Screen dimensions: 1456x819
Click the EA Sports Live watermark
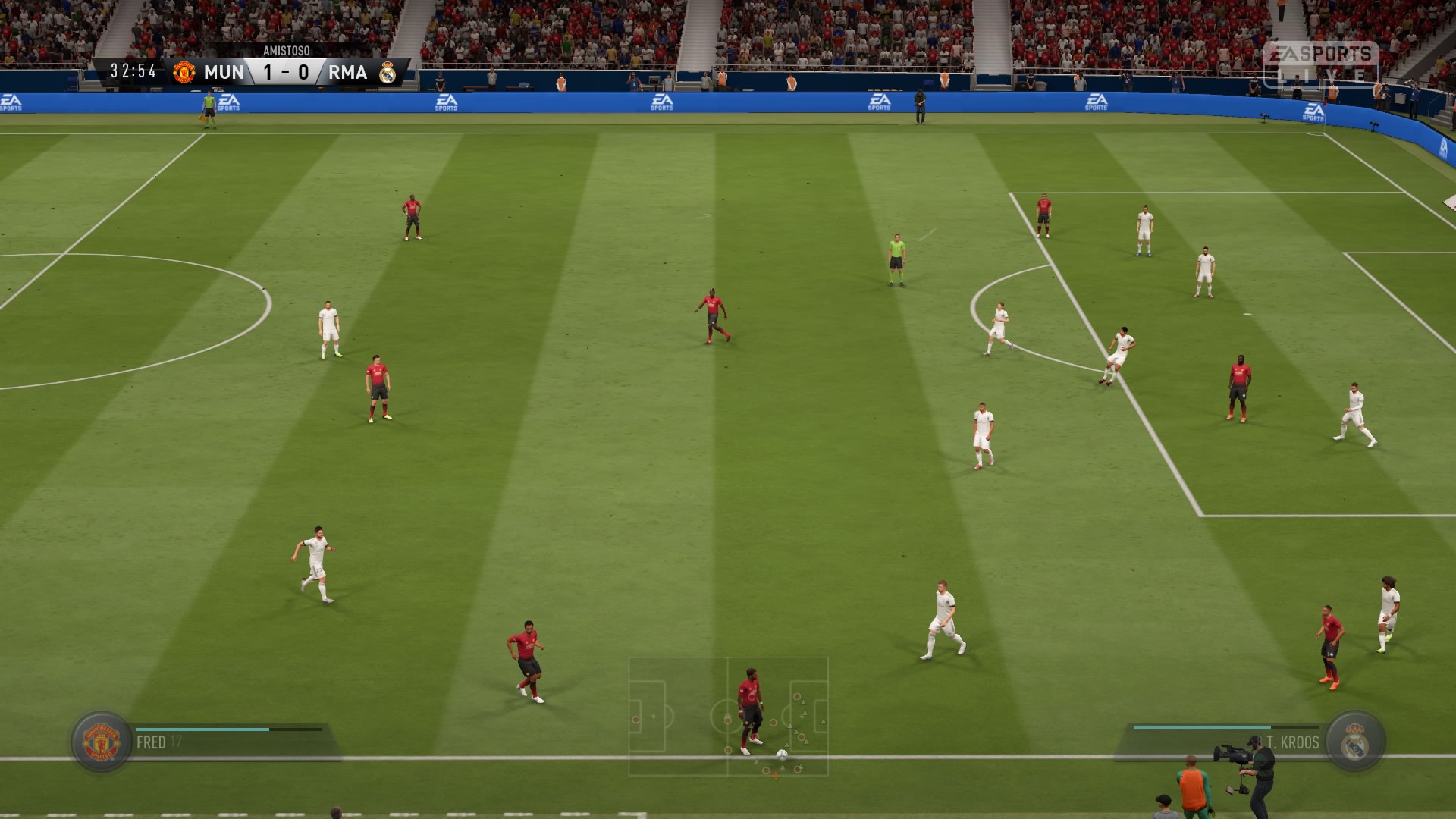[1320, 63]
